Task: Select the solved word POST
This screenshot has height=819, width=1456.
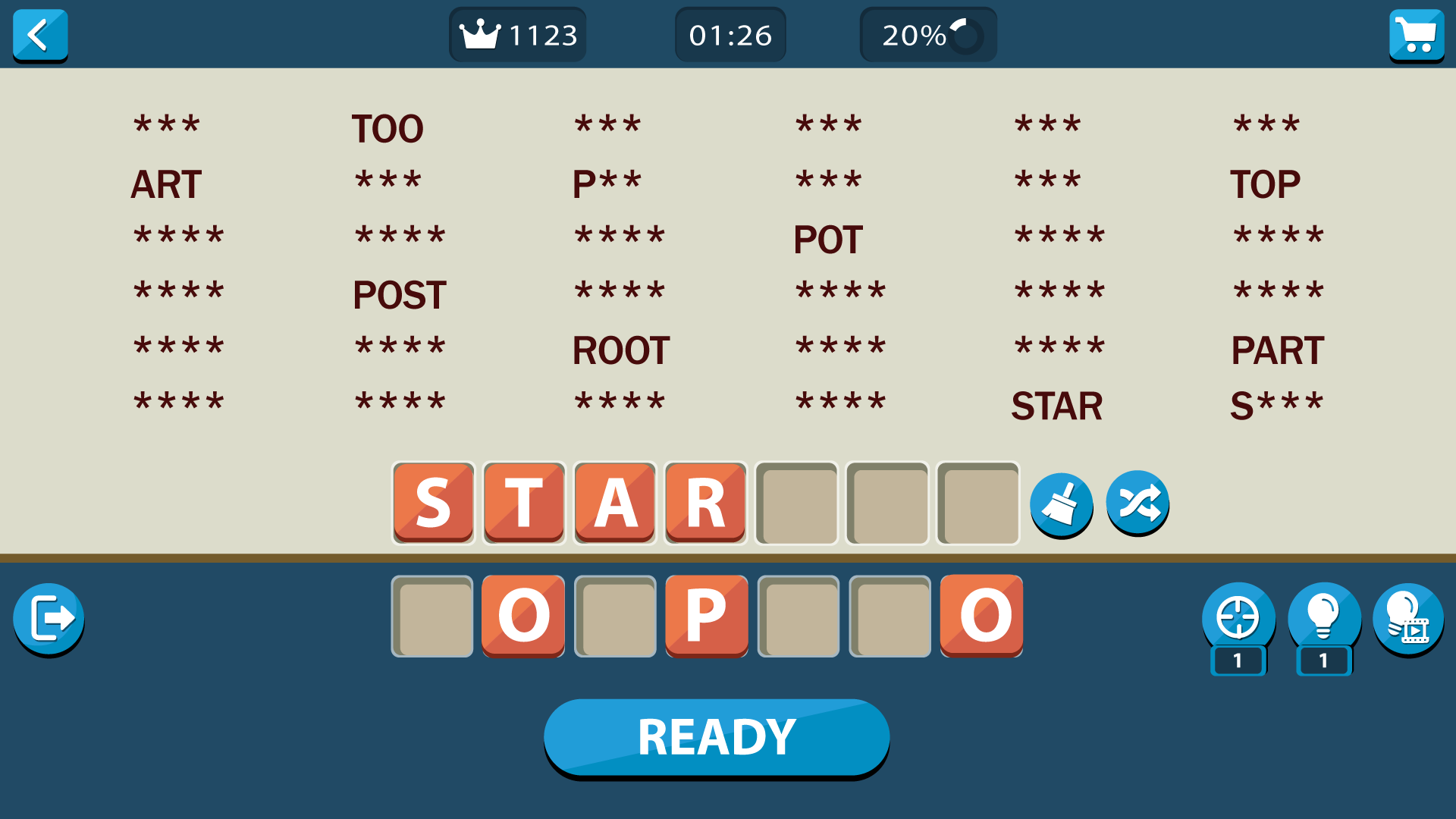Action: click(x=399, y=294)
